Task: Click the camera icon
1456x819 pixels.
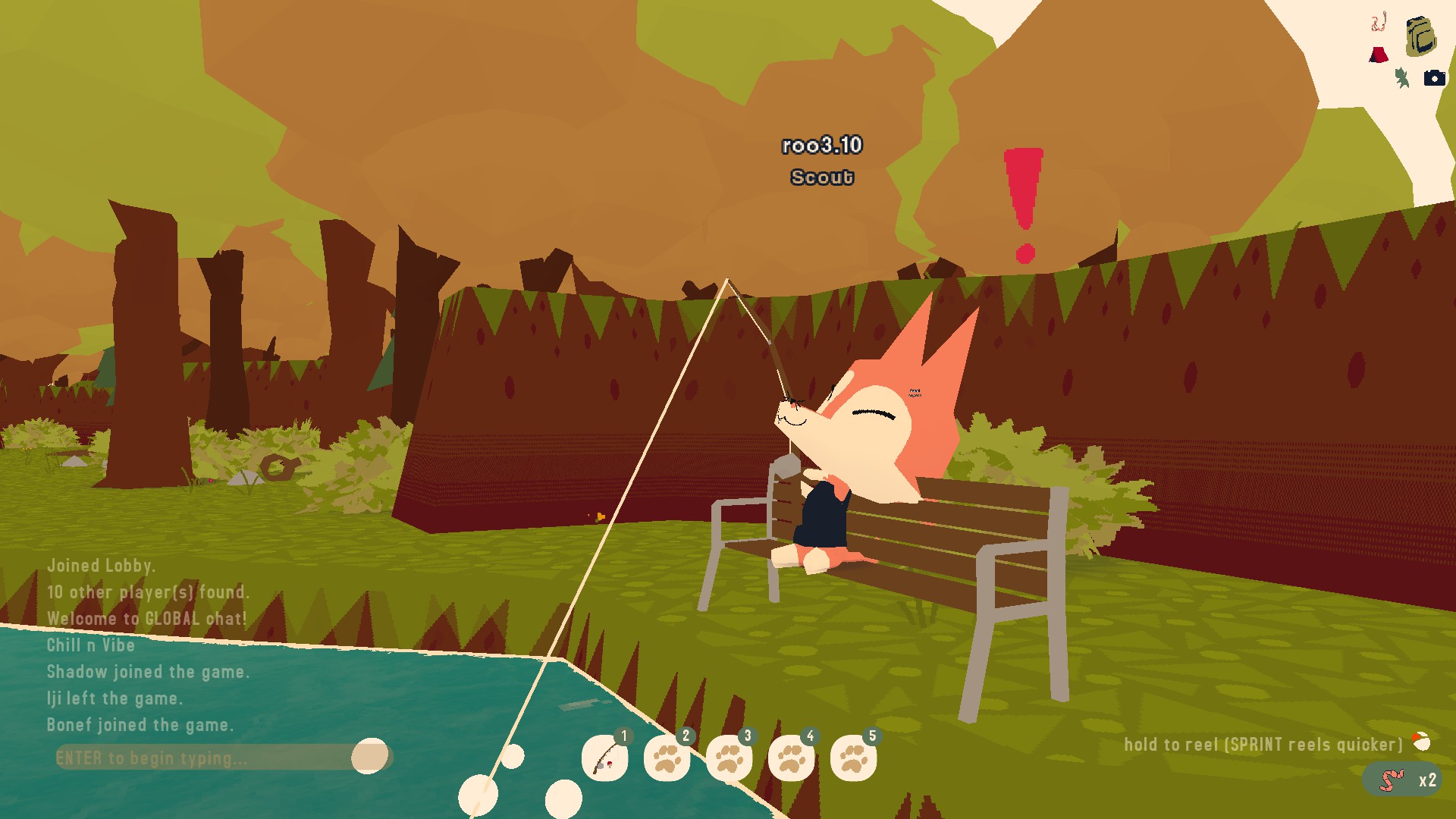Action: 1434,78
